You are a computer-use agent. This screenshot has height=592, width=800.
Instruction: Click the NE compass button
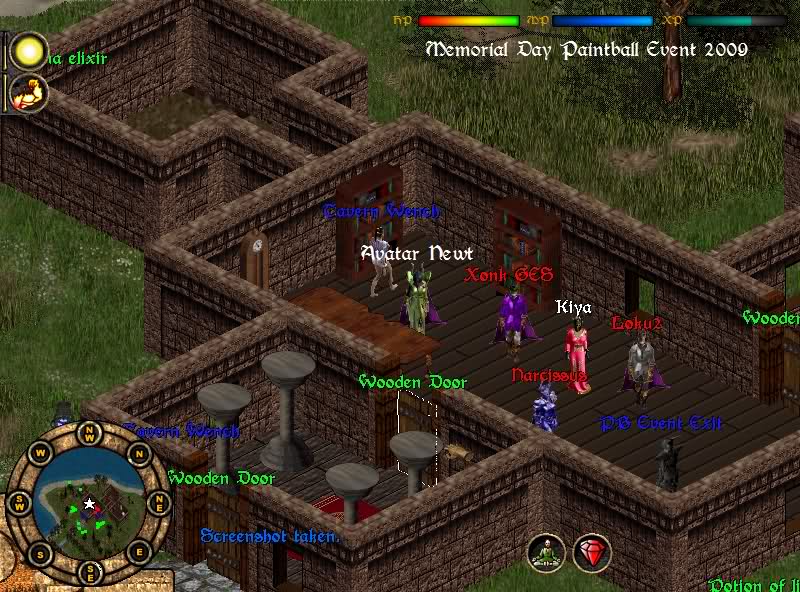[161, 505]
